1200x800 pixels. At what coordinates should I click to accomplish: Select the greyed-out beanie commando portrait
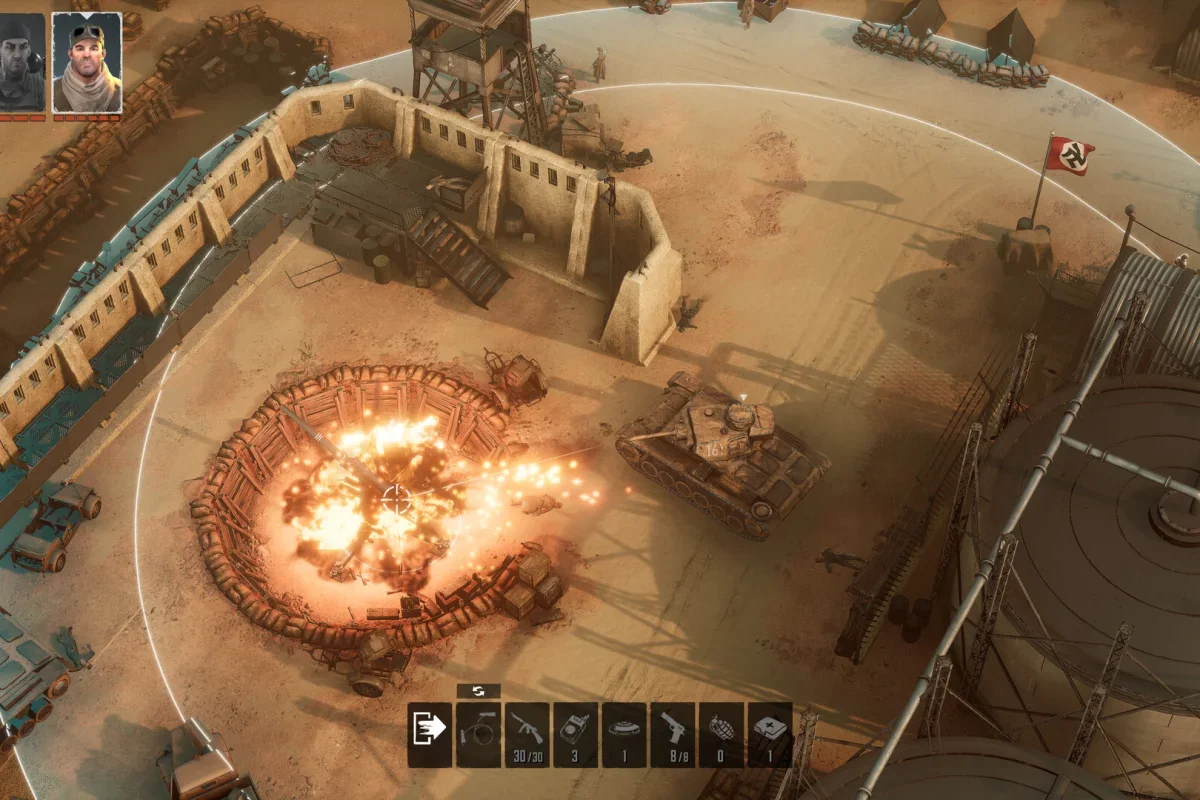(x=22, y=62)
